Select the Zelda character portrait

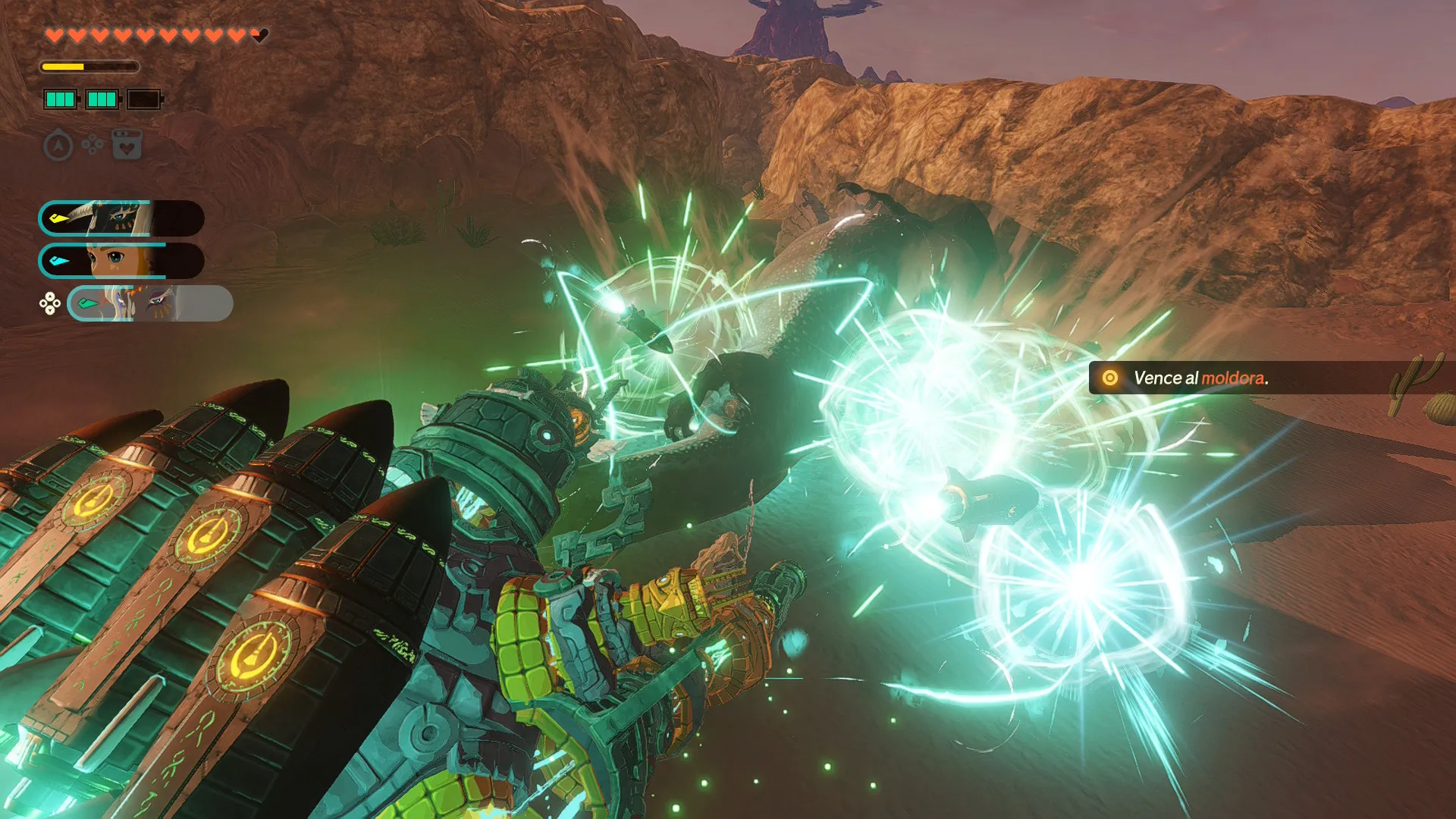121,261
